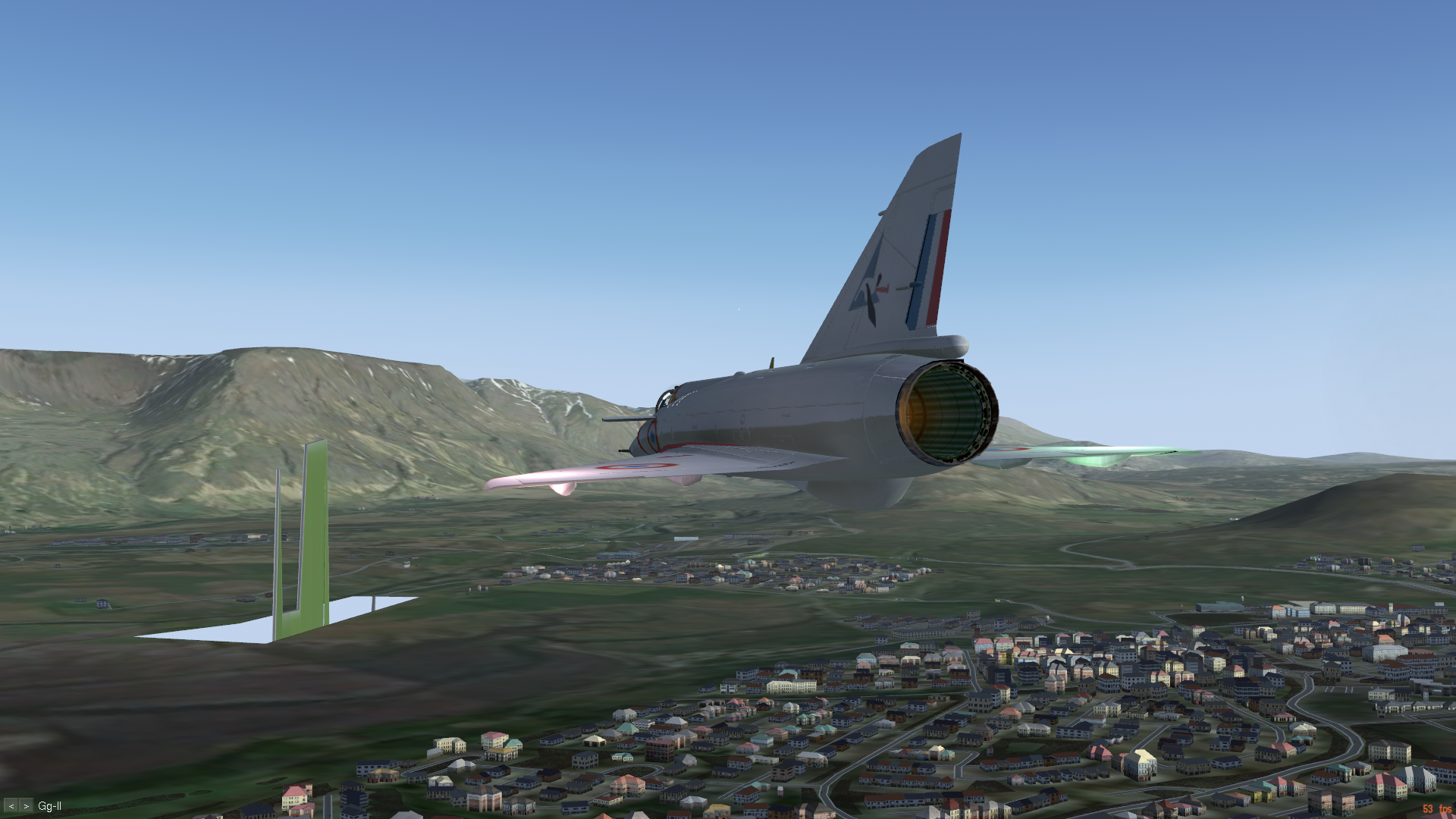The image size is (1456, 819).
Task: Click the previous livery arrow button
Action: [11, 806]
